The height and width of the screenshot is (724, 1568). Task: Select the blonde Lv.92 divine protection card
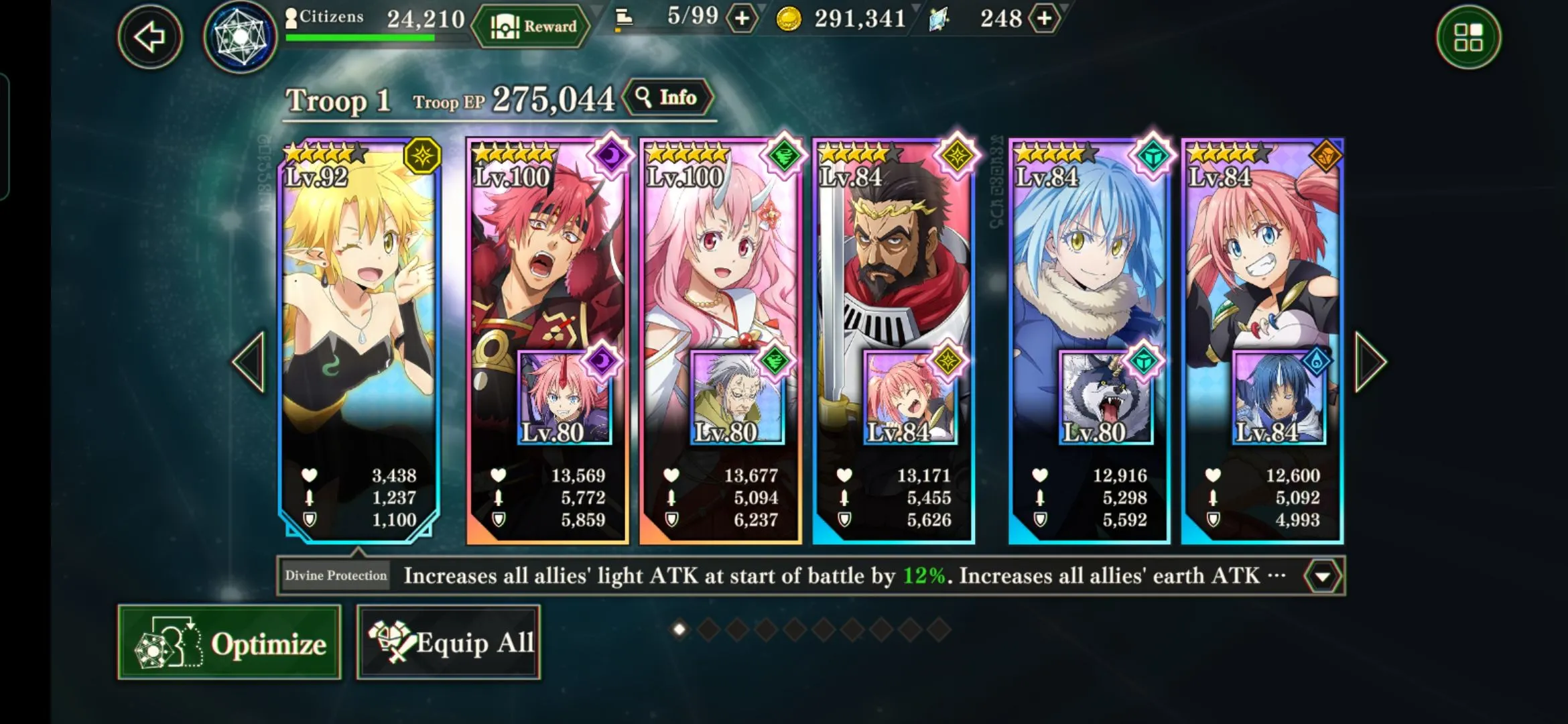click(359, 302)
